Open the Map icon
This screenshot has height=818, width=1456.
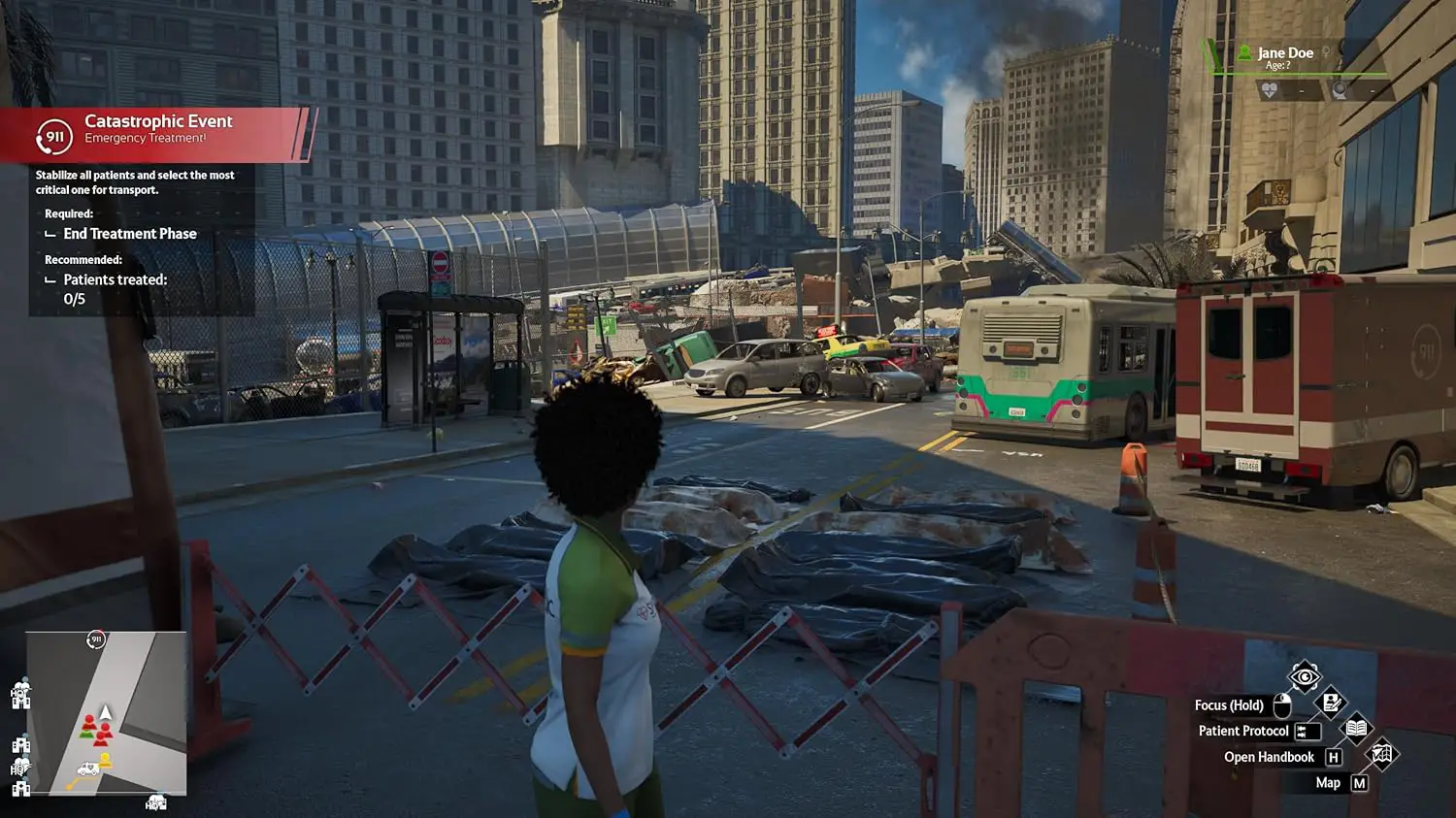tap(1381, 754)
